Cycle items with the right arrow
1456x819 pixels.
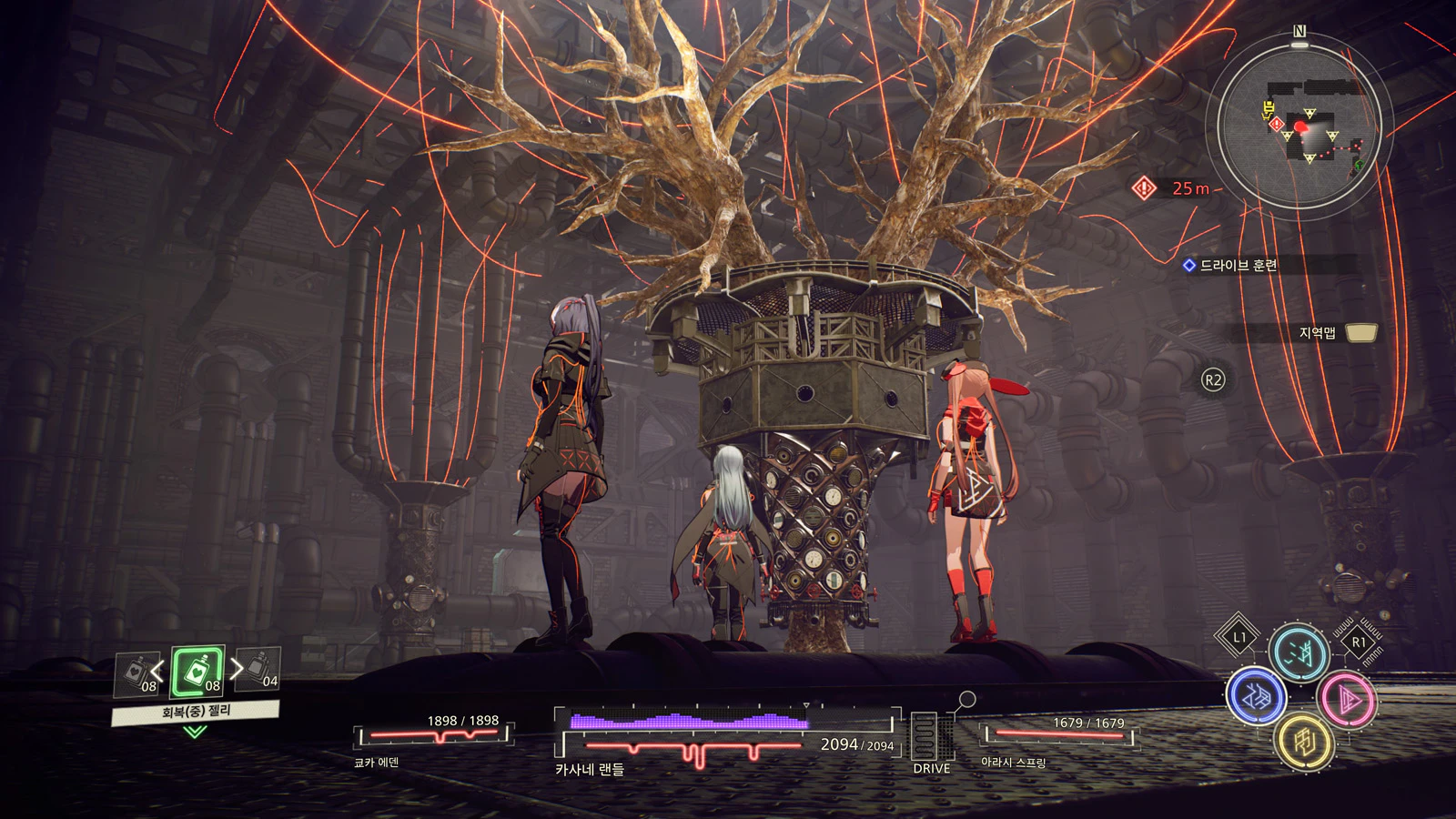coord(237,669)
